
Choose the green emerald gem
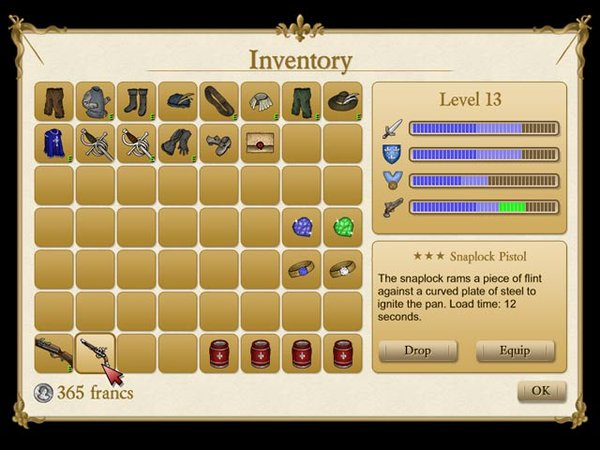pos(342,227)
